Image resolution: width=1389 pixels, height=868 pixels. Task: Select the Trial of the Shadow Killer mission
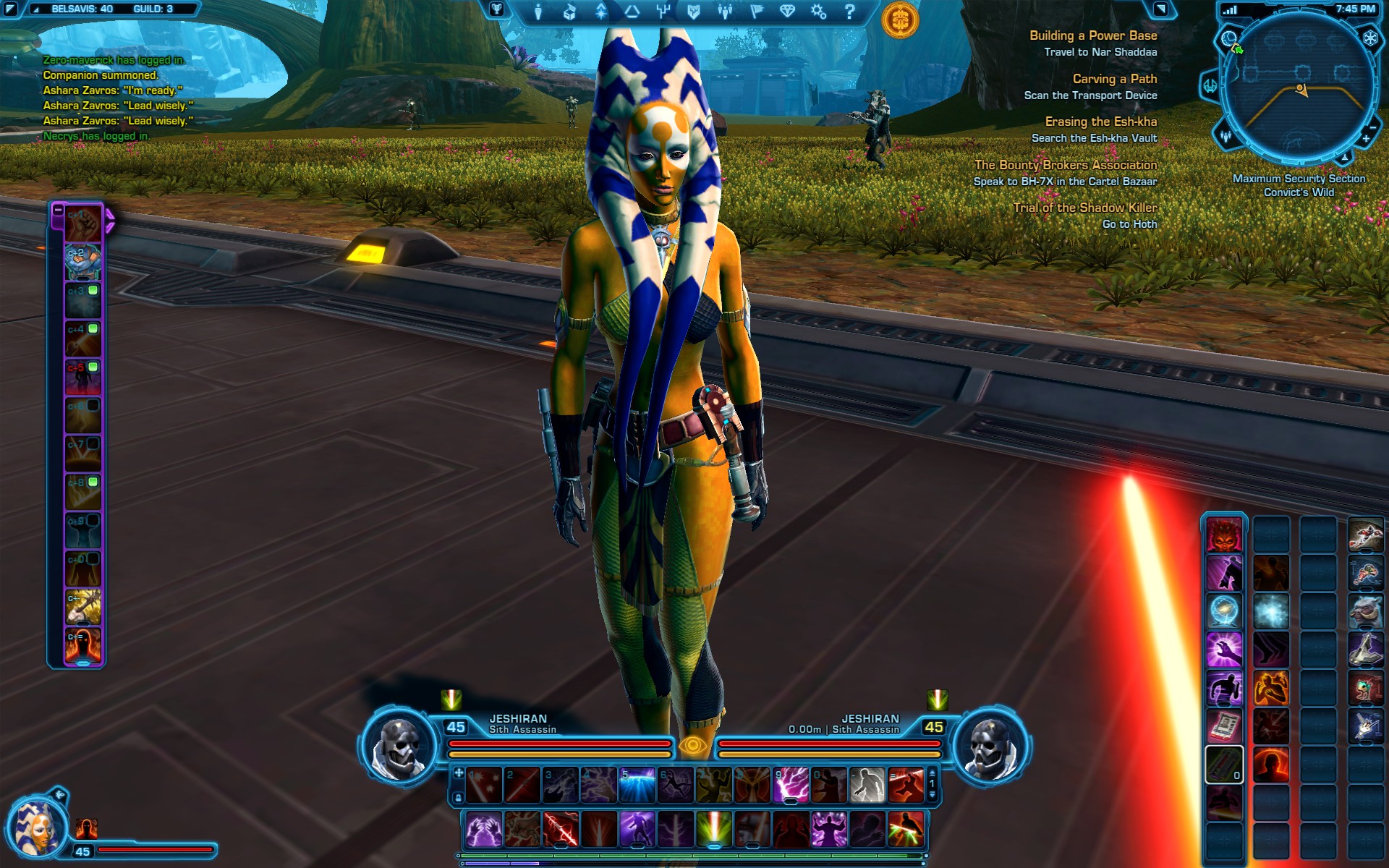(x=1084, y=208)
